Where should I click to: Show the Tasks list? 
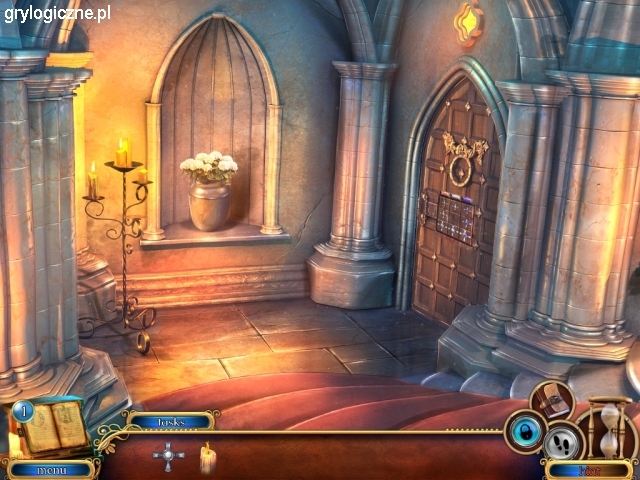coord(171,422)
